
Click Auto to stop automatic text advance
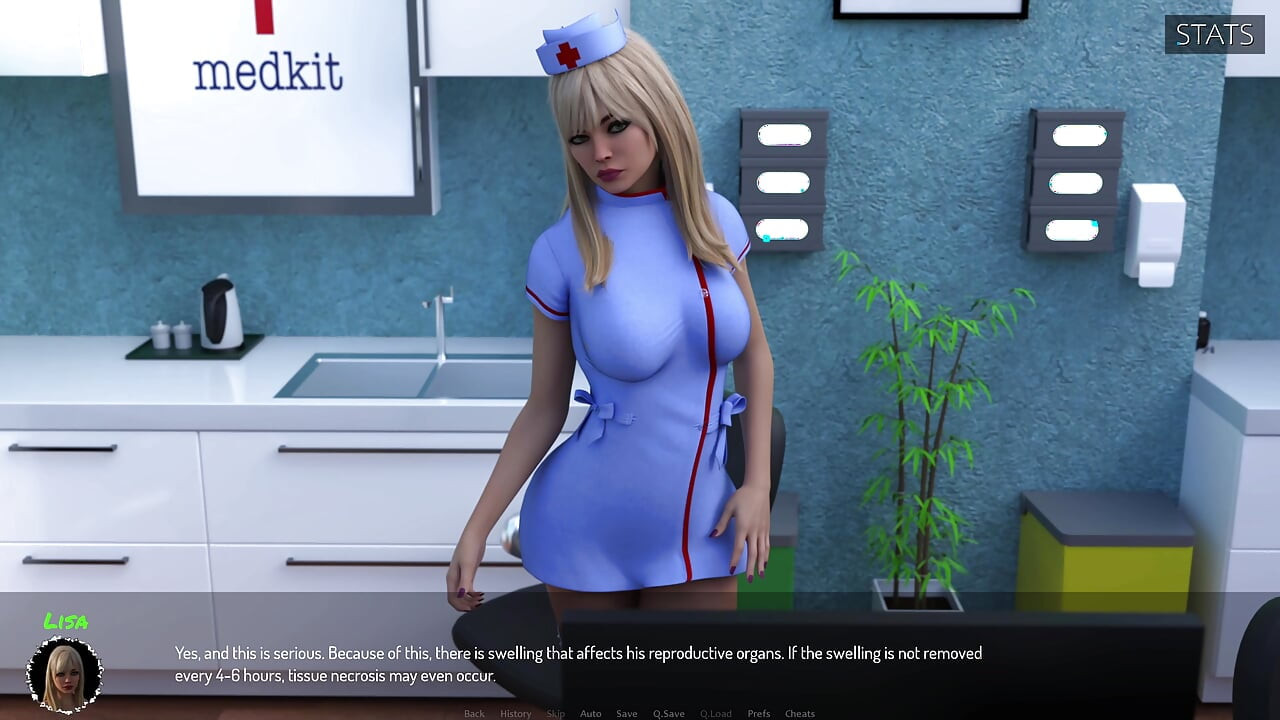tap(590, 713)
